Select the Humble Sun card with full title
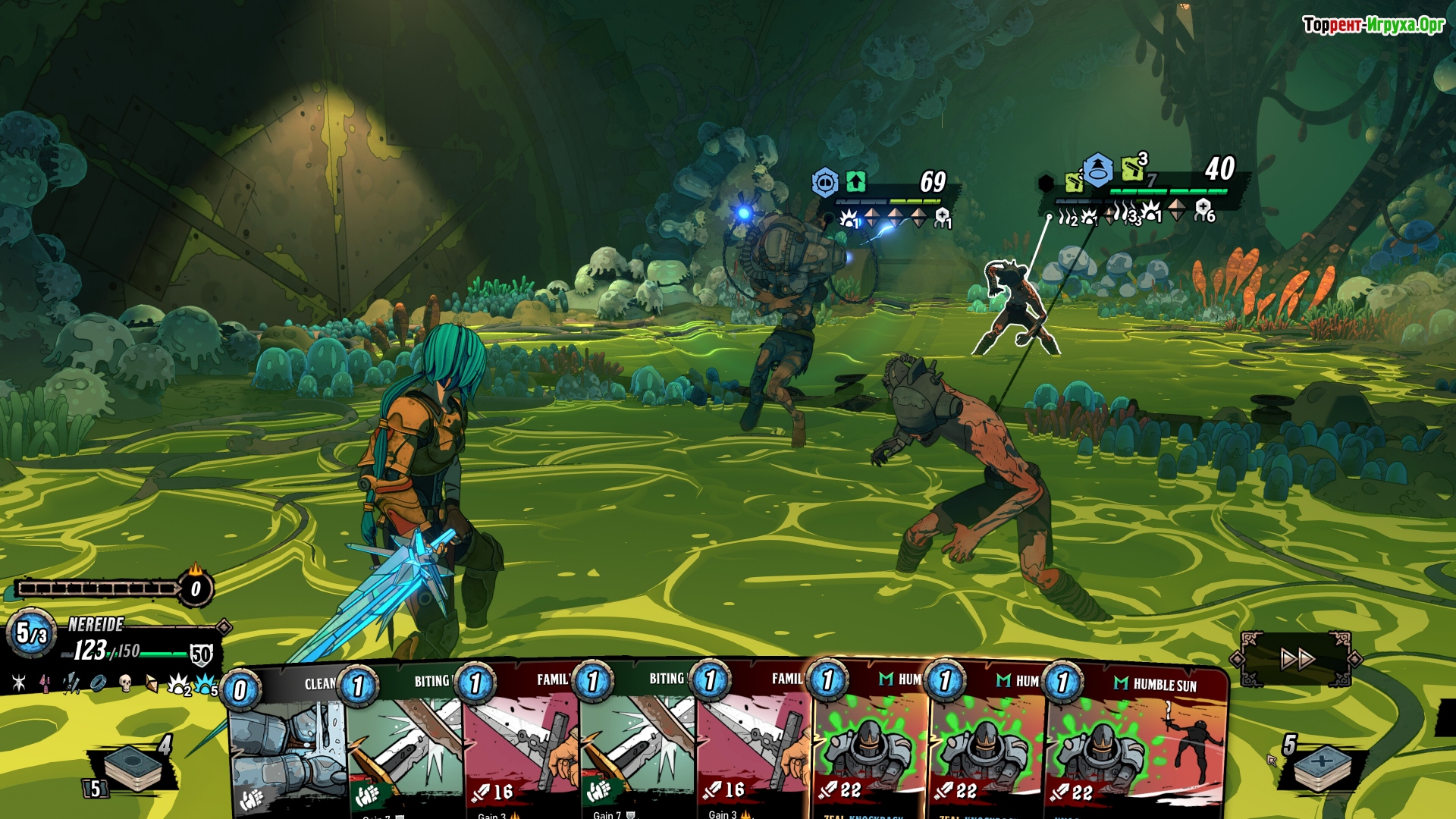Image resolution: width=1456 pixels, height=819 pixels. pyautogui.click(x=1137, y=743)
